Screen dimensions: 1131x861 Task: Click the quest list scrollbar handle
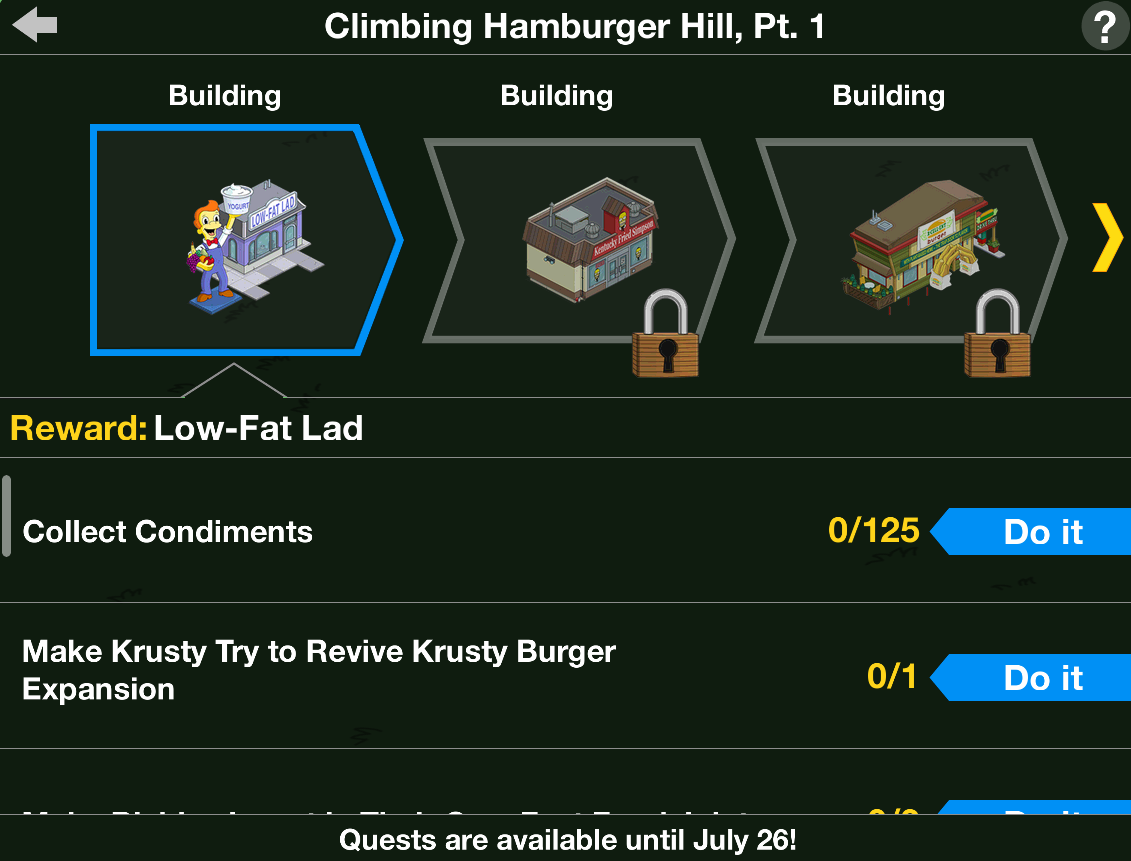7,516
